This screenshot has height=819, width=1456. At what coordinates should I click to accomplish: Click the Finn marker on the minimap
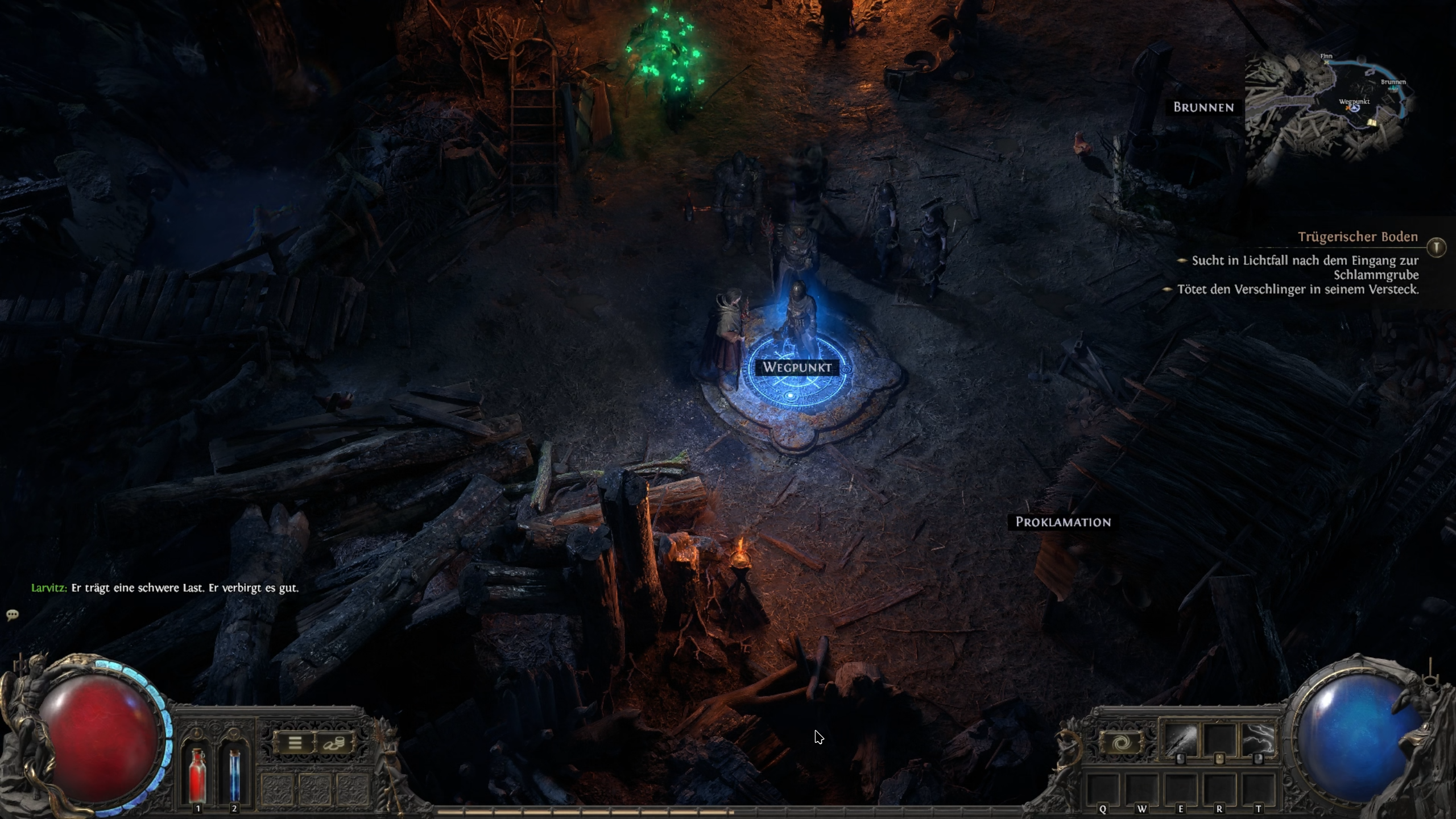click(1326, 62)
